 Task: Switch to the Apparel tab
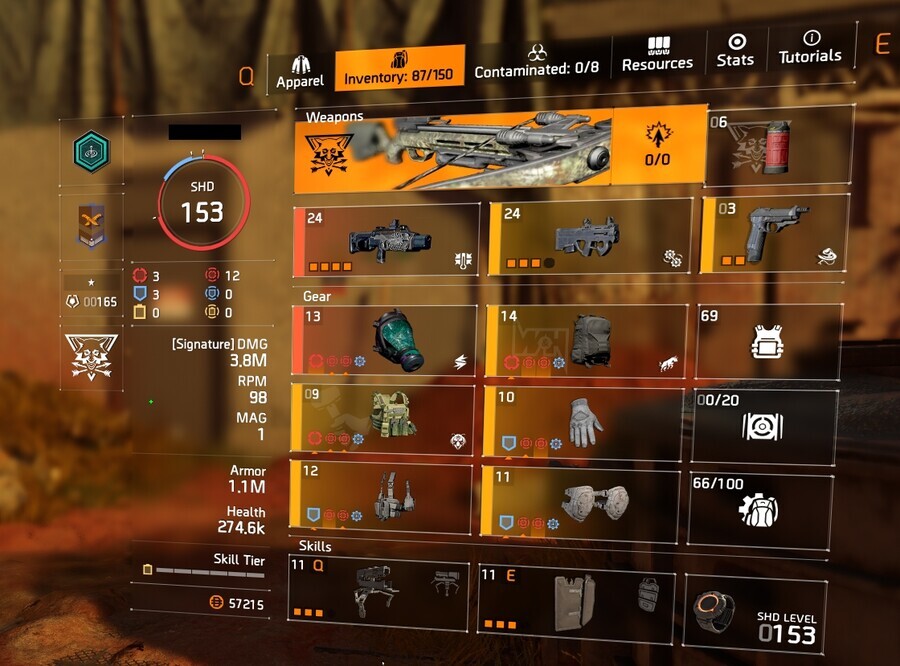(x=301, y=70)
